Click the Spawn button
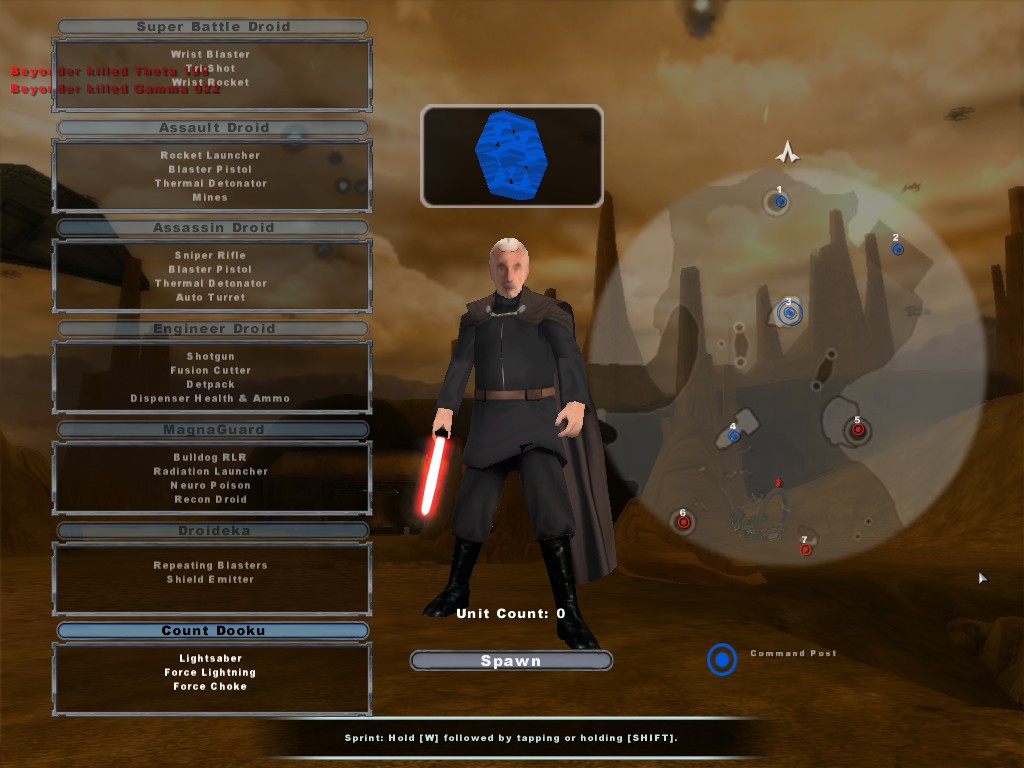The width and height of the screenshot is (1024, 768). coord(511,661)
